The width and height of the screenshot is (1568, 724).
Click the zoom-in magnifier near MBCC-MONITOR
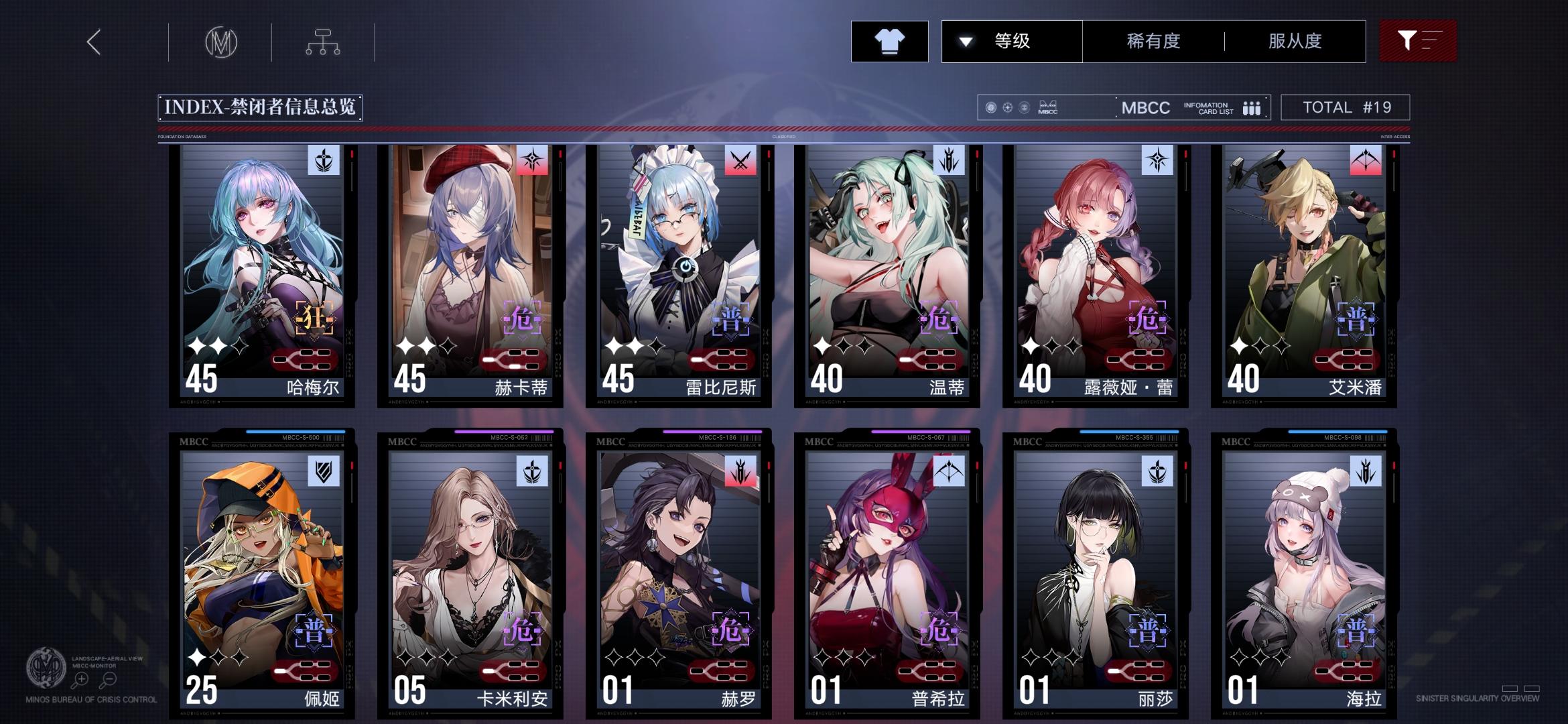81,679
